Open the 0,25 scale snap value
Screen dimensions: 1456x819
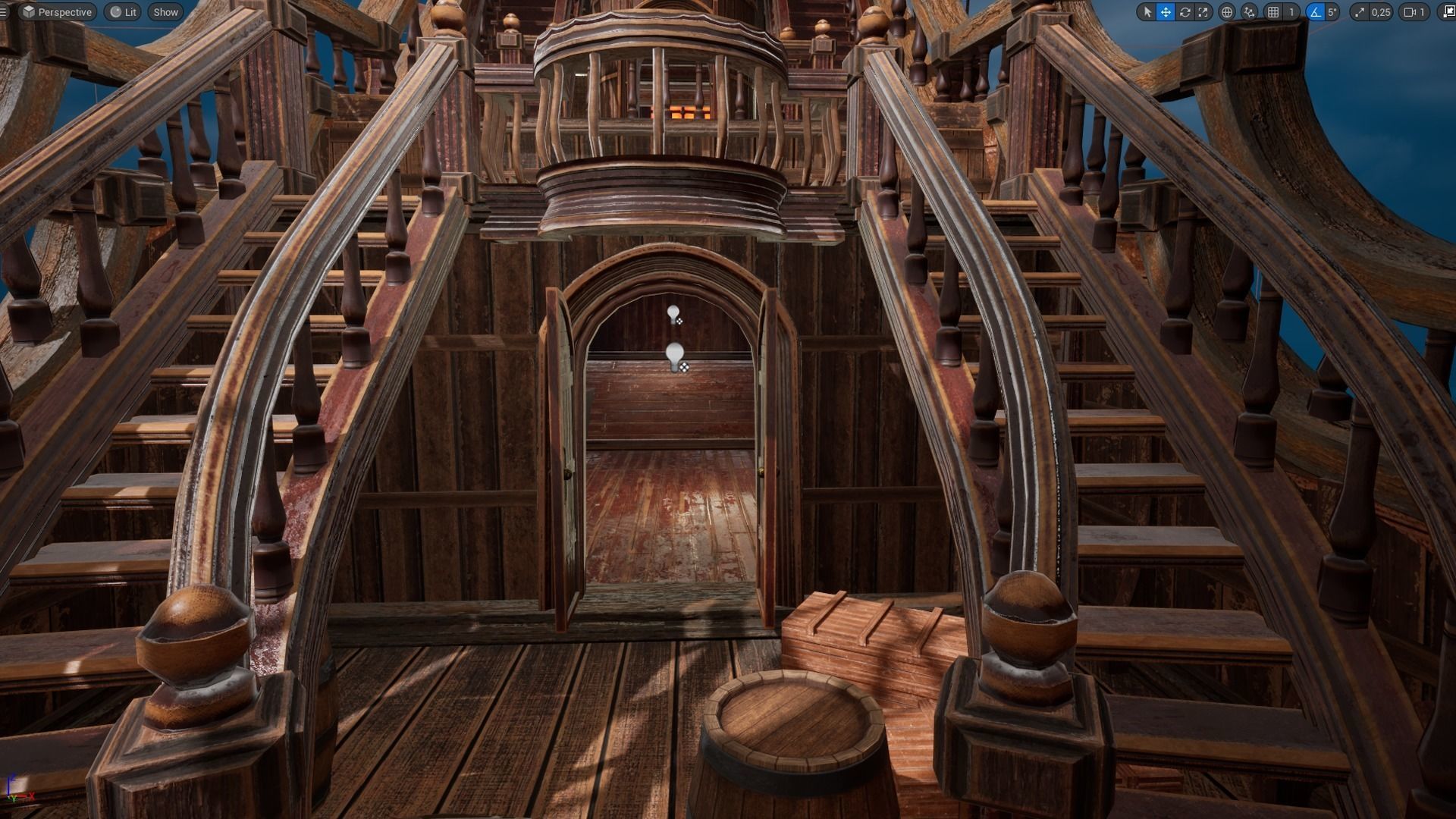pyautogui.click(x=1380, y=12)
